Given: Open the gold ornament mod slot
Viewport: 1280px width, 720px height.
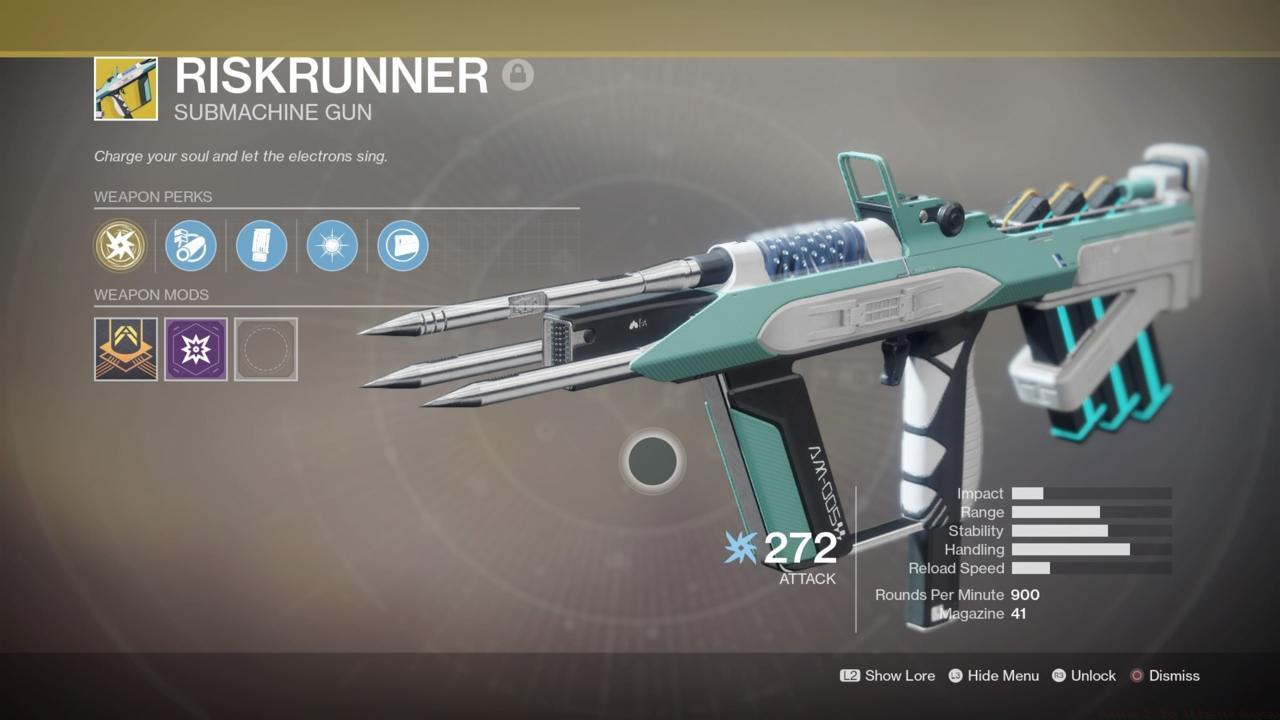Looking at the screenshot, I should pyautogui.click(x=125, y=349).
